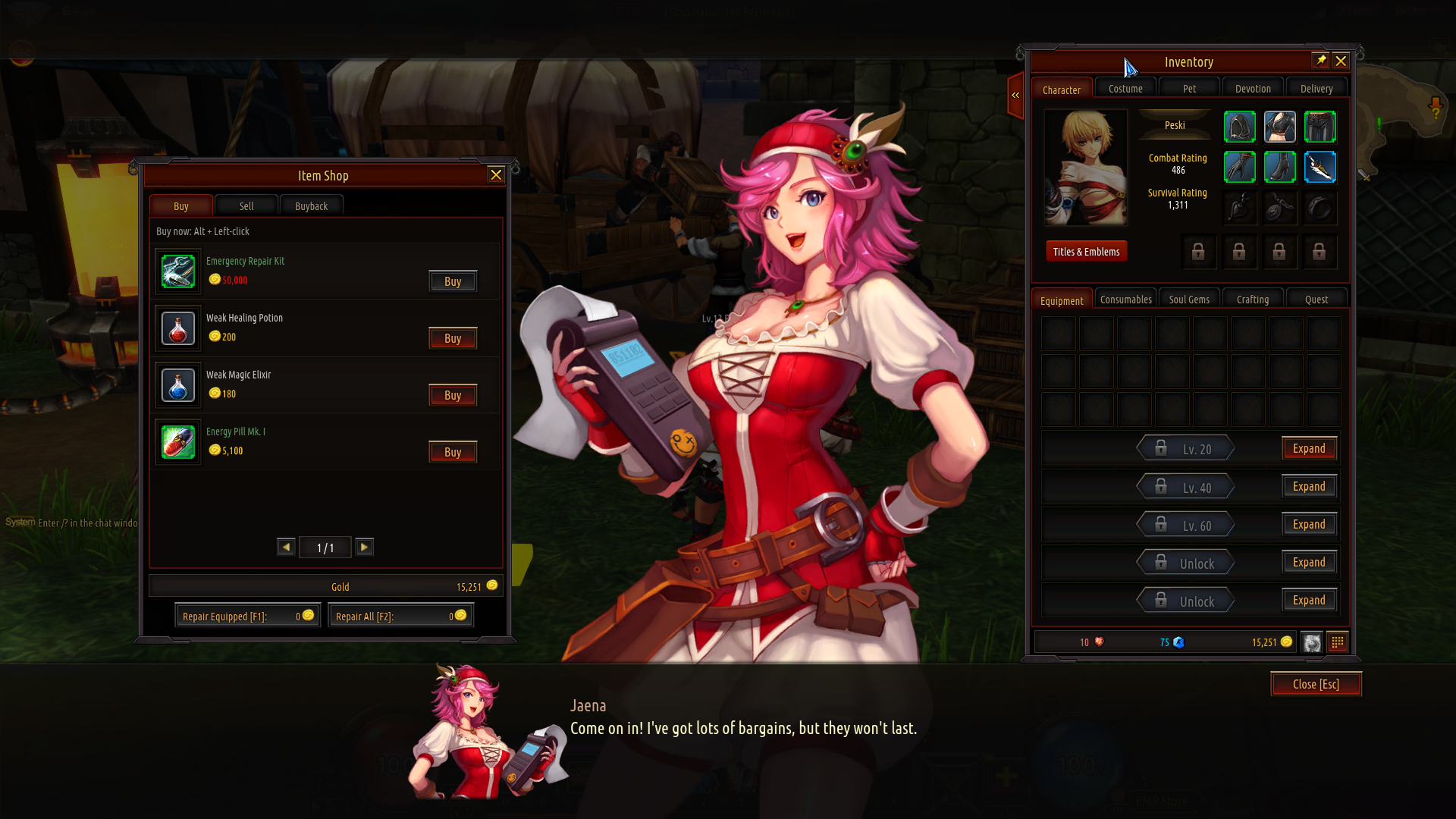1456x819 pixels.
Task: Expand the Lv. 20 inventory row
Action: (x=1309, y=449)
